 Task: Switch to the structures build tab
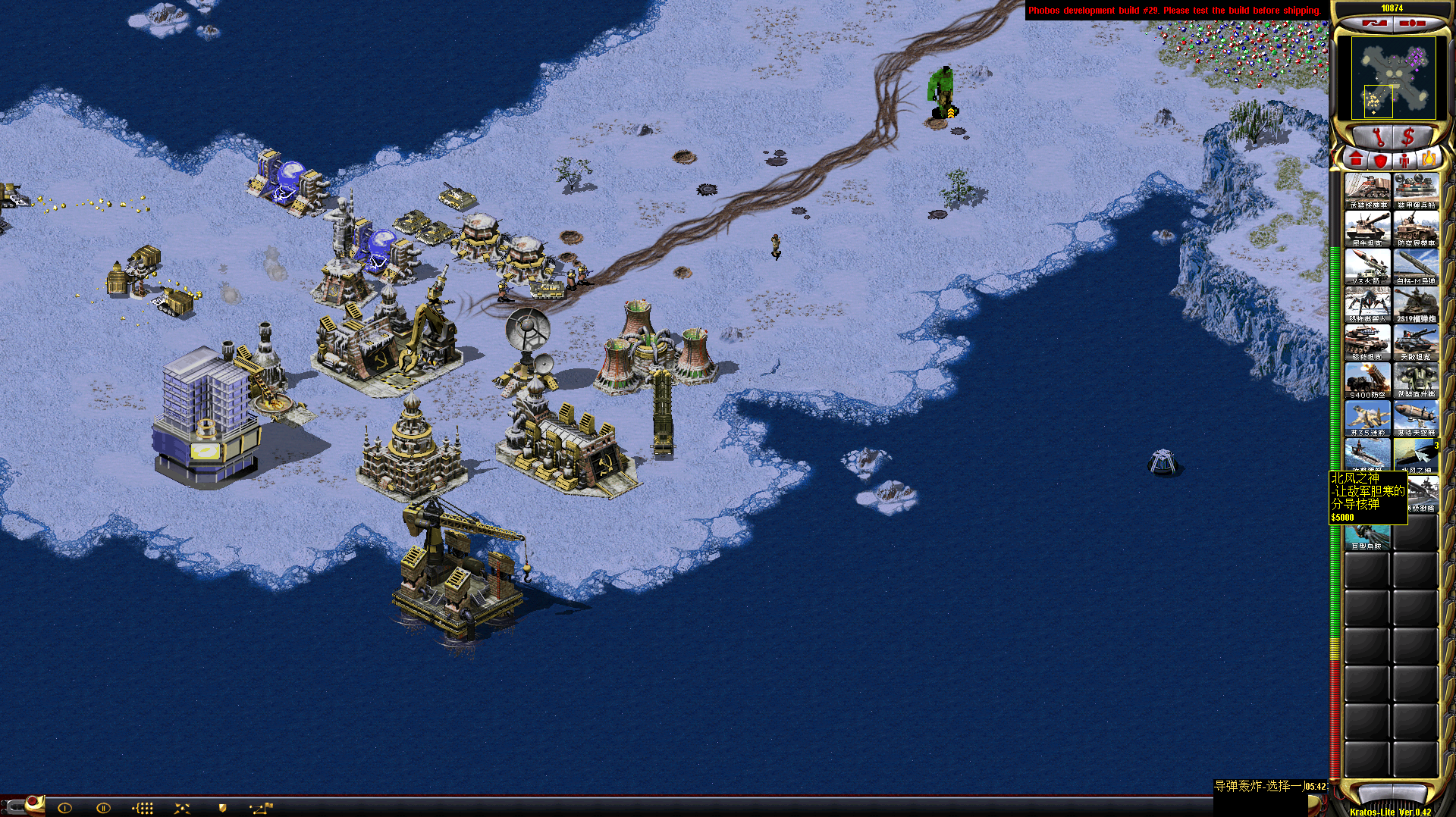[x=1356, y=160]
